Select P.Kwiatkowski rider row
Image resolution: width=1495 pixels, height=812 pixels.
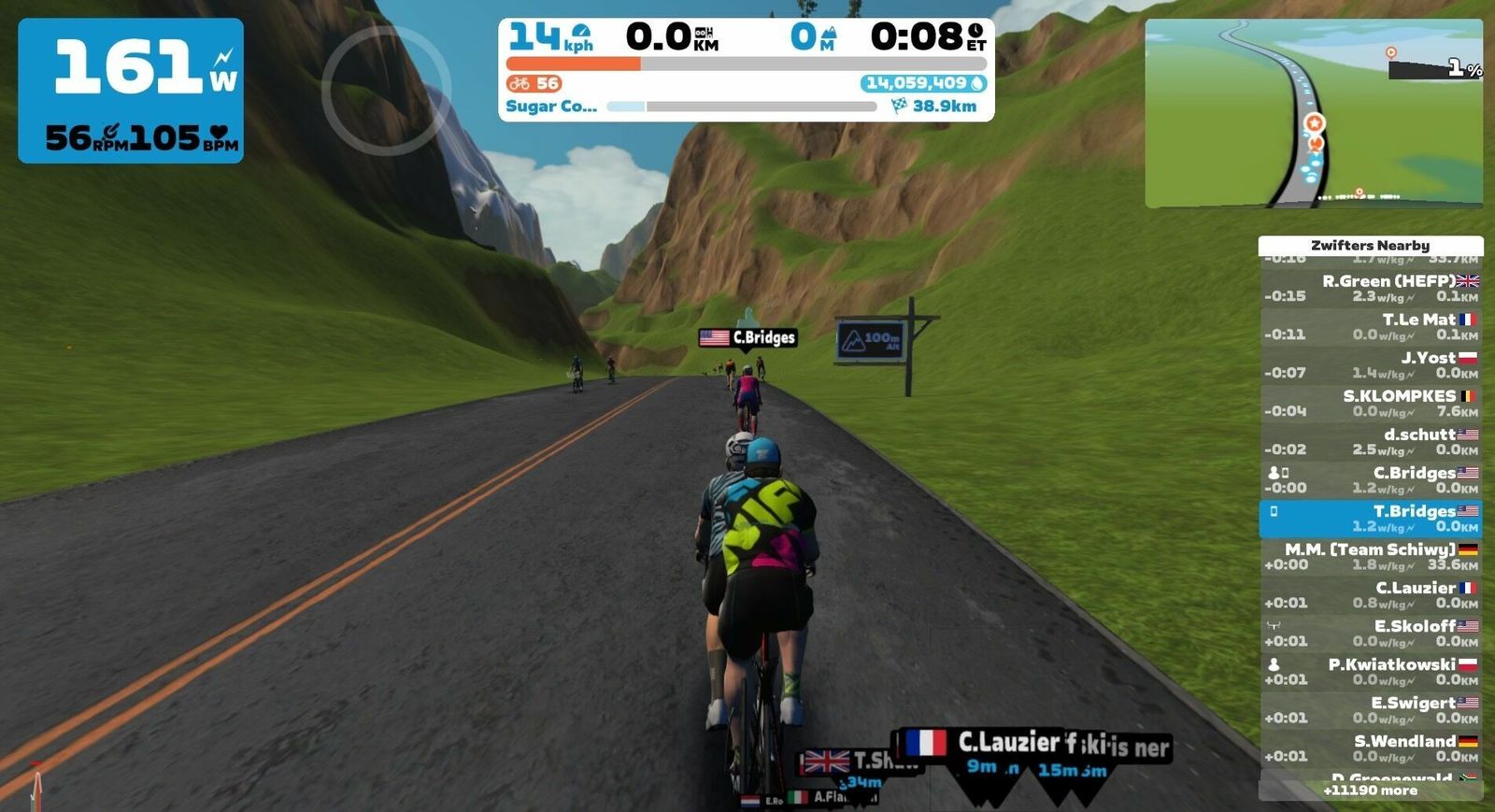click(x=1371, y=672)
